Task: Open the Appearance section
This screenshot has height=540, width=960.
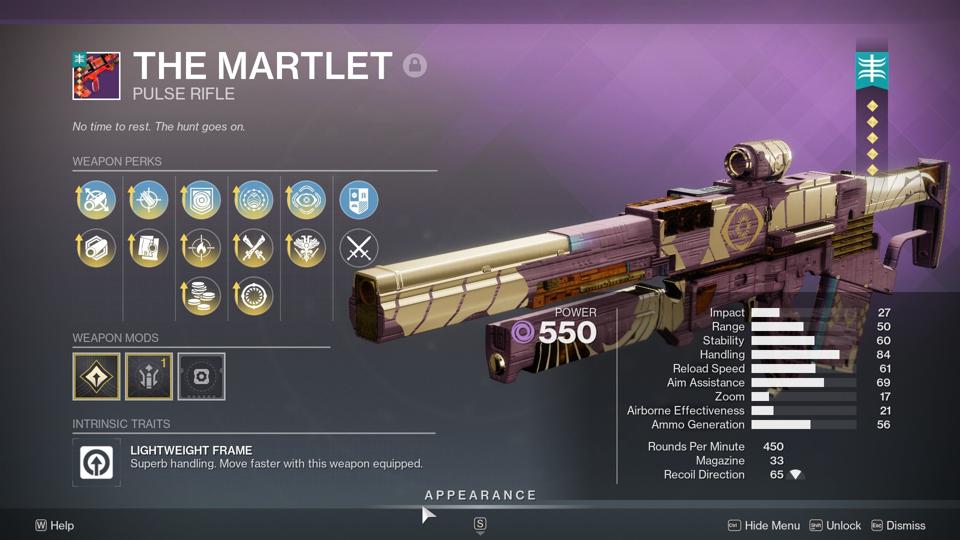Action: pos(480,495)
